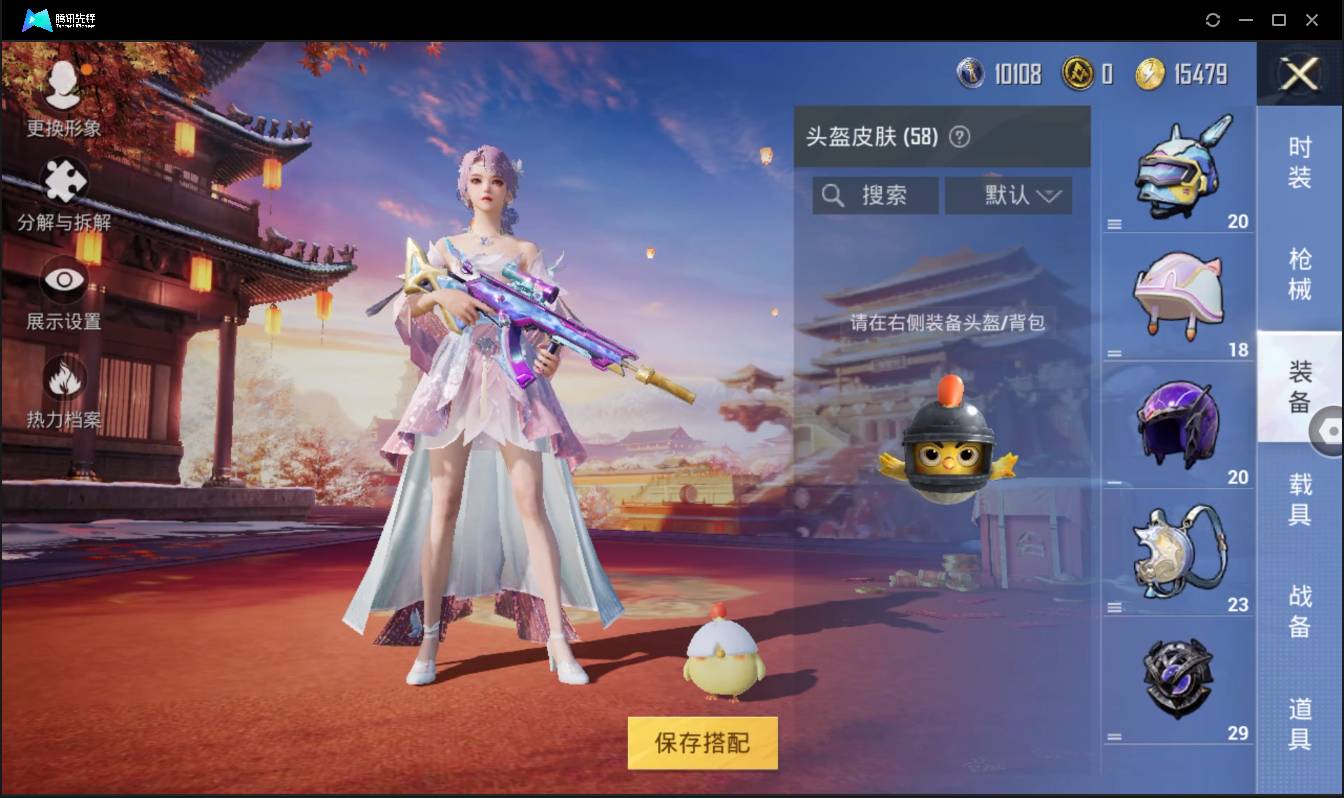Click the silver coin currency icon
This screenshot has height=798, width=1344.
(971, 74)
